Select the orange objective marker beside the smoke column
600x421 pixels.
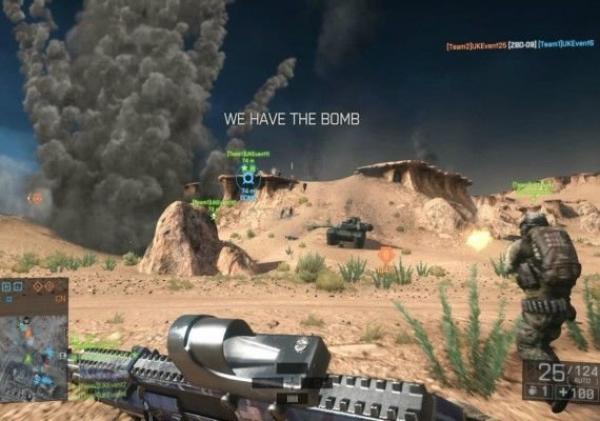coord(37,198)
